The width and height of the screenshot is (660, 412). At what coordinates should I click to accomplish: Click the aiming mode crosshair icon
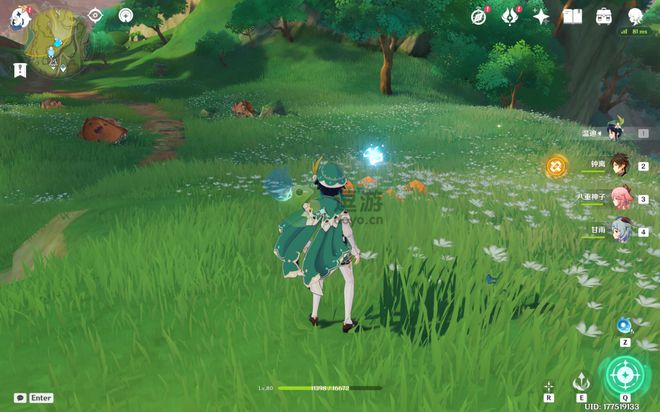tap(549, 385)
